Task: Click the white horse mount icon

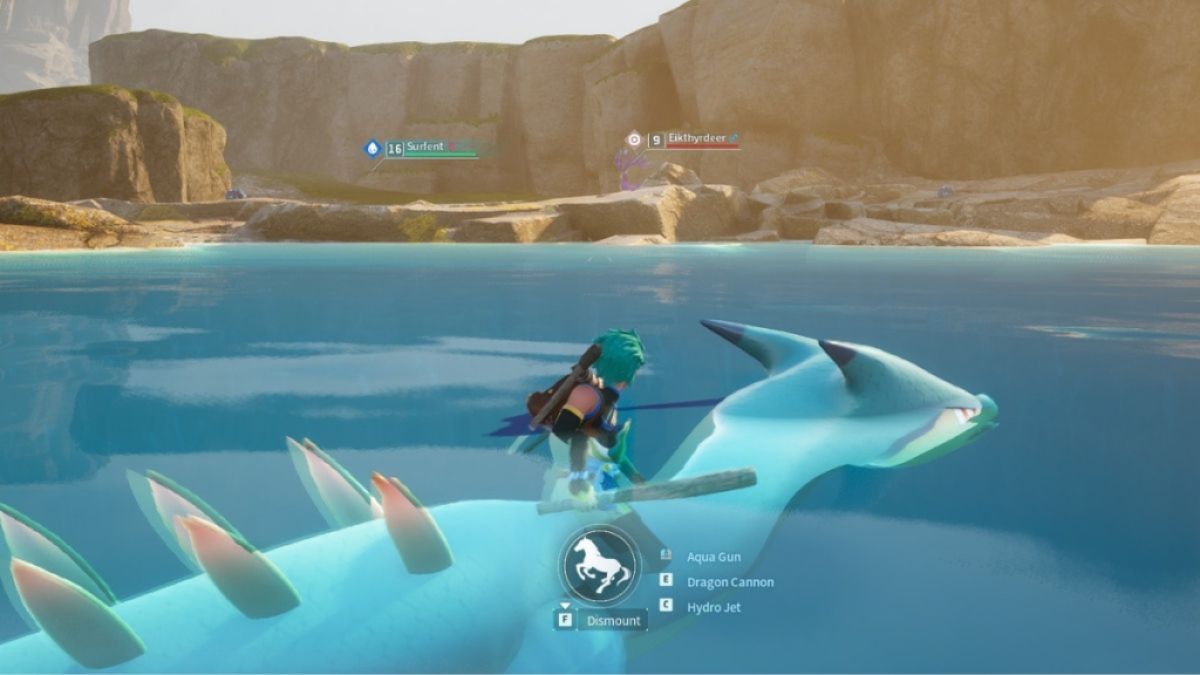Action: click(601, 566)
